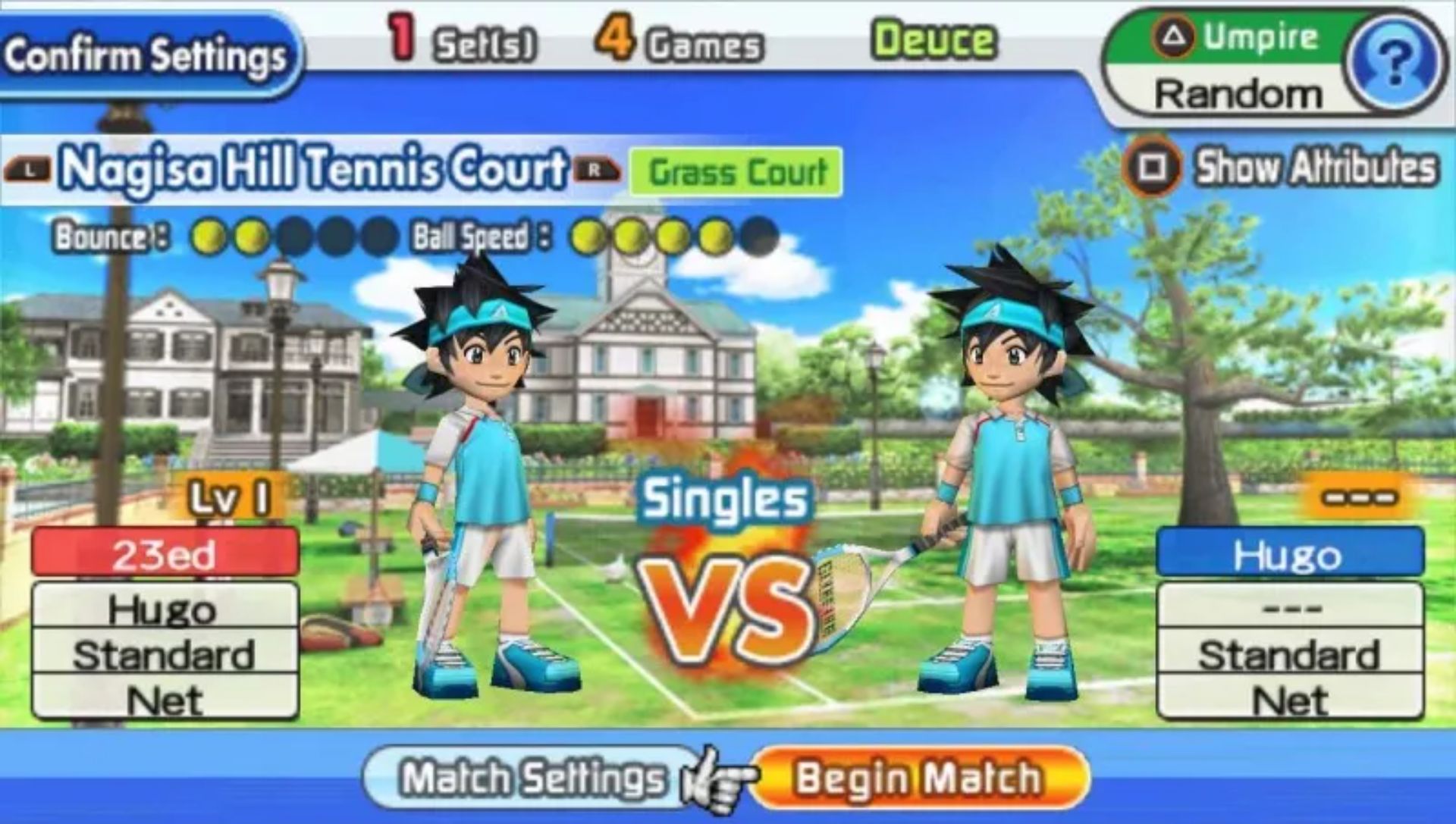Choose the Grass Court surface label
Image resolution: width=1456 pixels, height=824 pixels.
[736, 172]
